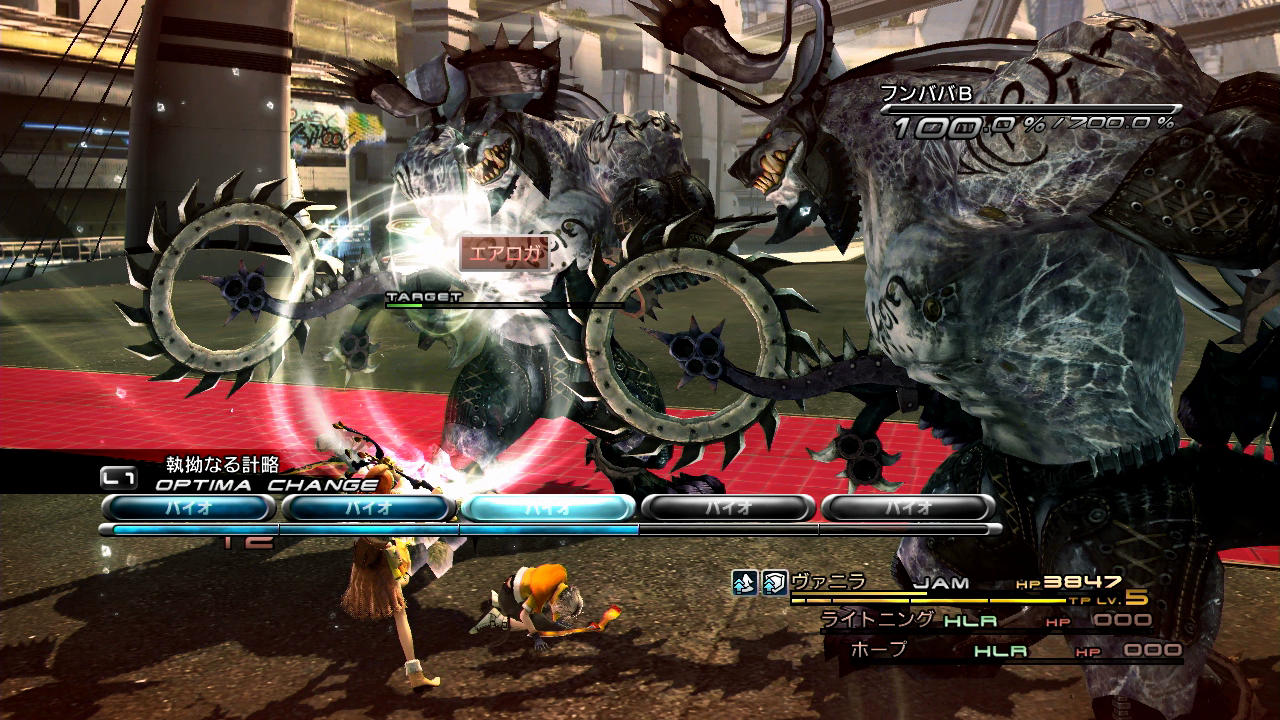Open the OPTIMA CHANGE paradigm menu
The height and width of the screenshot is (720, 1280).
tap(265, 485)
